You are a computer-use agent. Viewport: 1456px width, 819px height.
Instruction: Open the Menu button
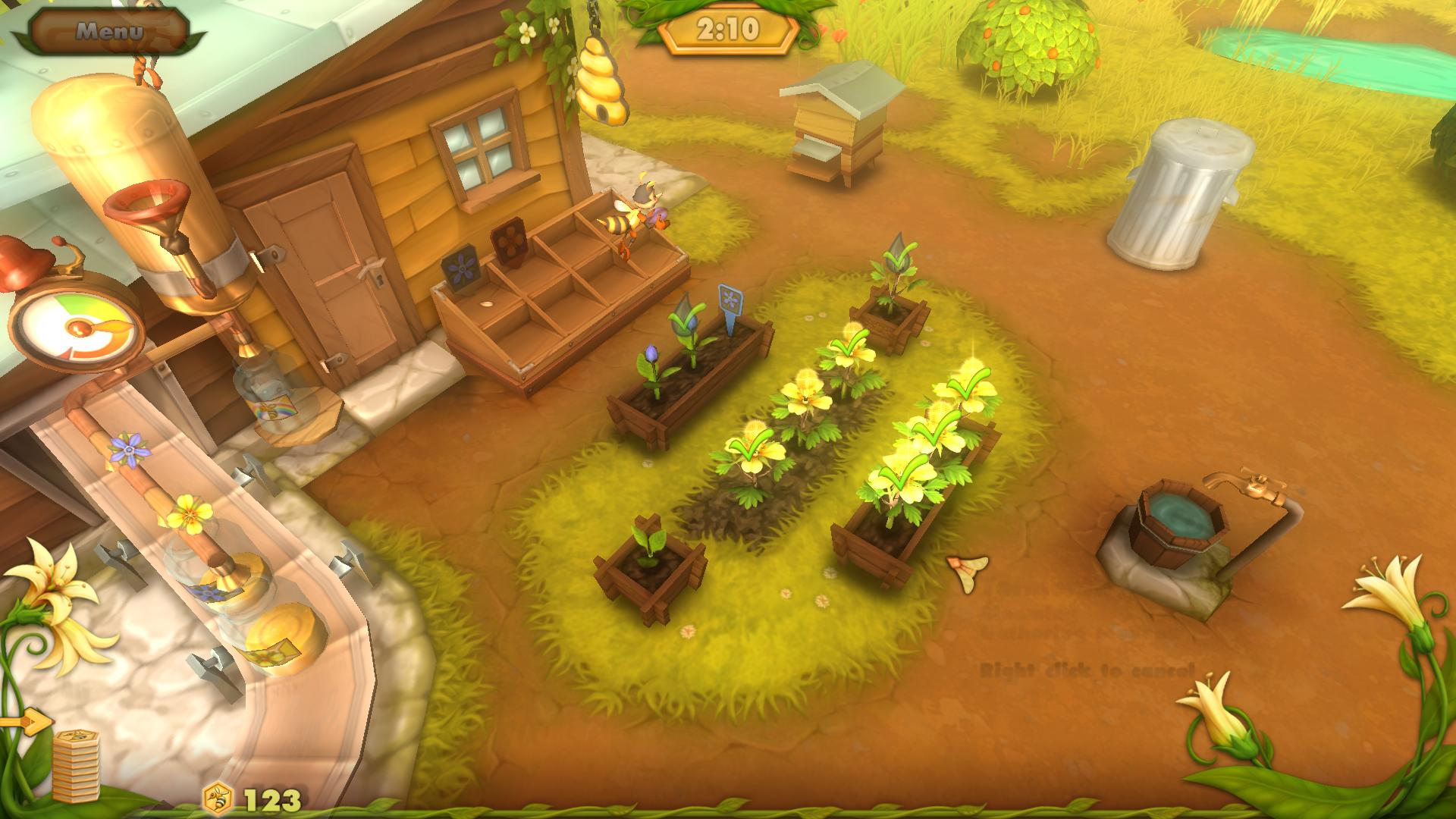tap(109, 31)
